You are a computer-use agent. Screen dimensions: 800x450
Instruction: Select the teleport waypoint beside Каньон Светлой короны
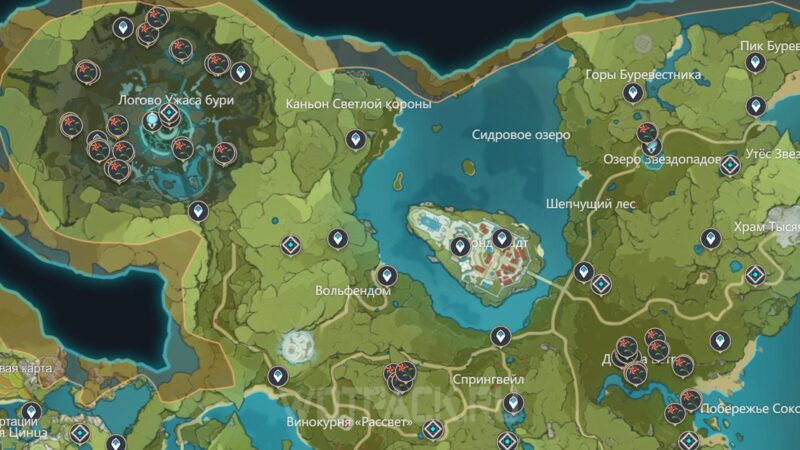pyautogui.click(x=354, y=140)
